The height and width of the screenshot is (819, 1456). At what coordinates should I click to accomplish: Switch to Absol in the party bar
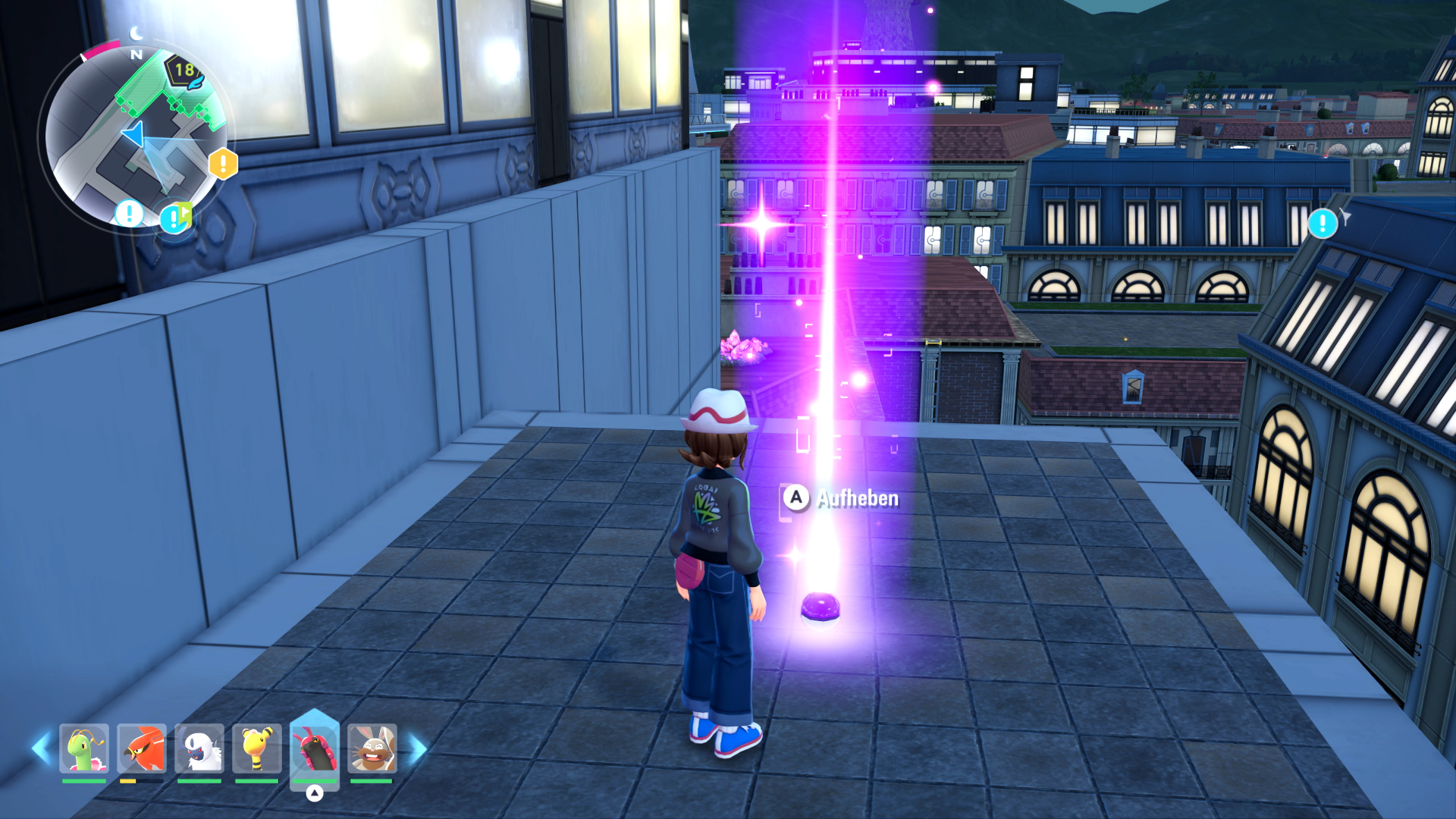click(x=199, y=748)
